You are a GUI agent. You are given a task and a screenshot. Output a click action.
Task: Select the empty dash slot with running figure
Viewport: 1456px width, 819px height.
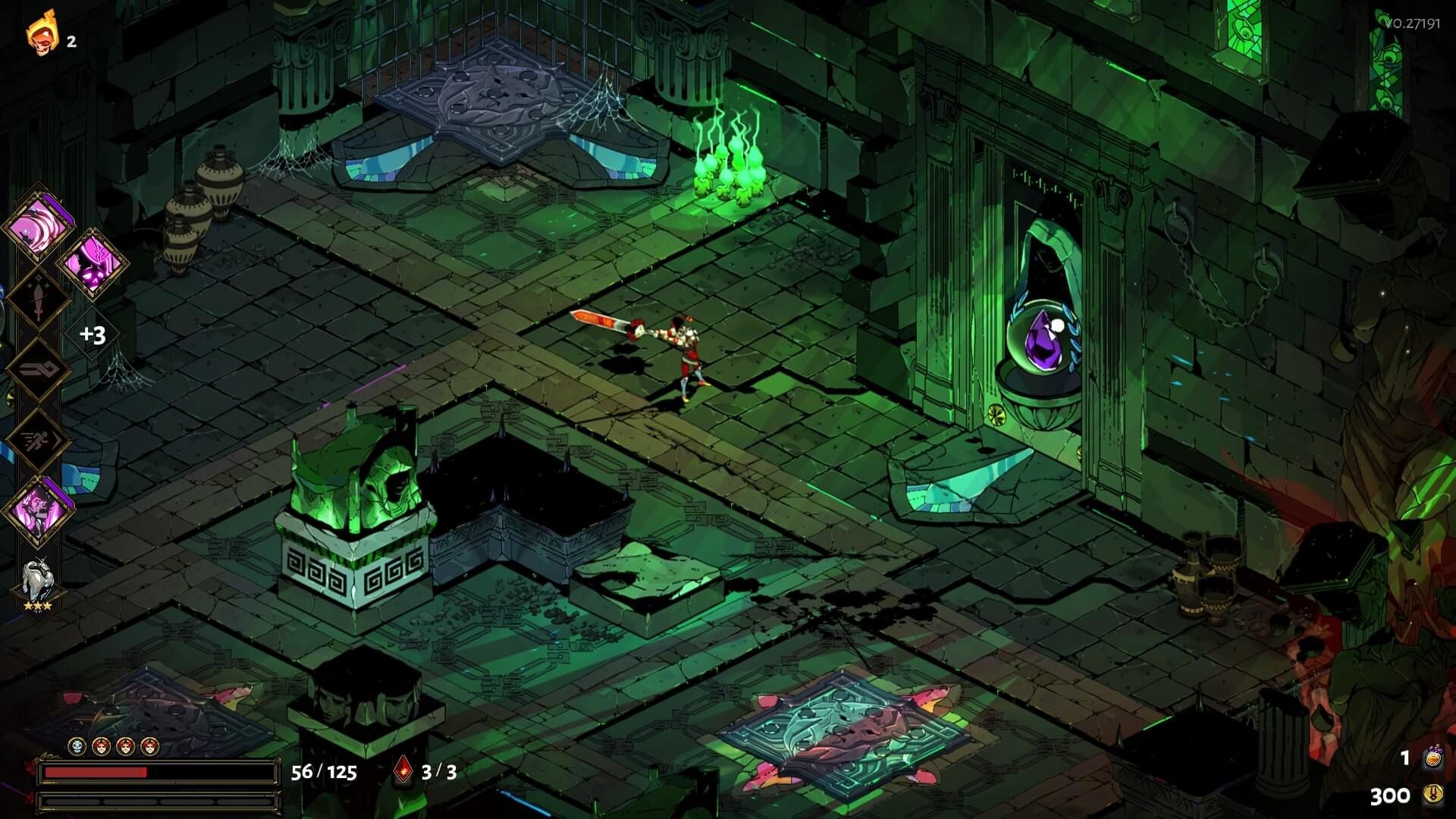38,441
